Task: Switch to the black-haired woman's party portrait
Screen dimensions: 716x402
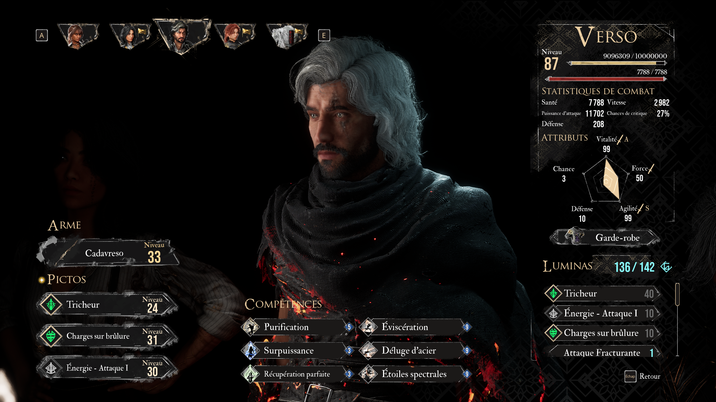Action: click(x=129, y=36)
